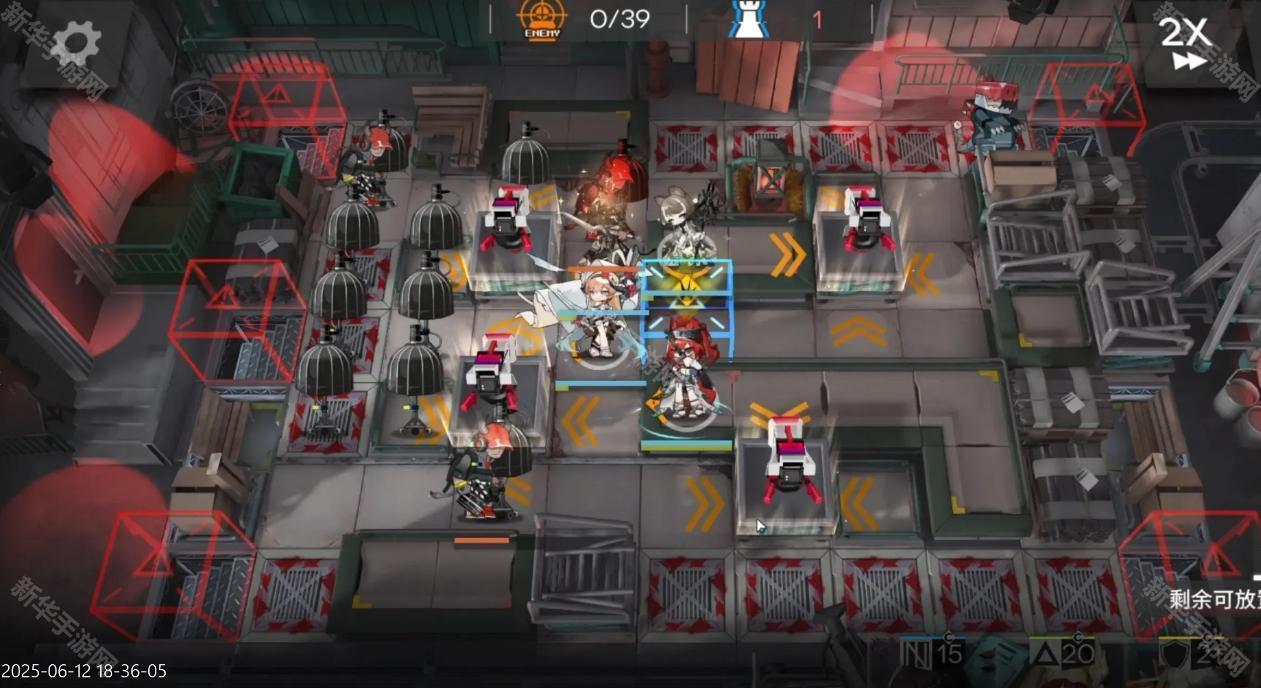Open the settings gear menu

75,43
